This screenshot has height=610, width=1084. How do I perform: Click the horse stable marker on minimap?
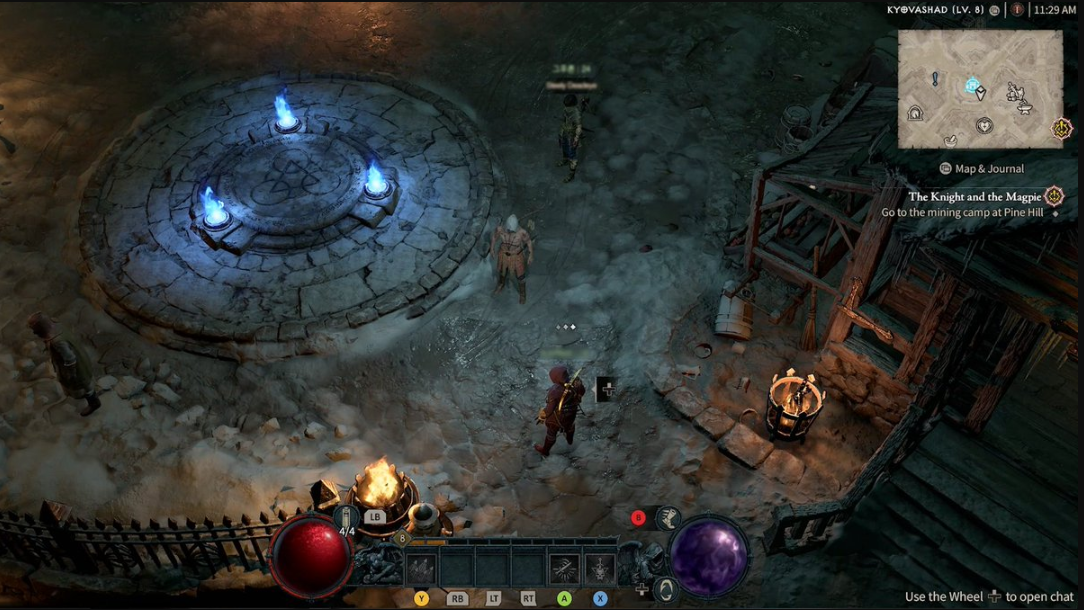click(x=1015, y=92)
